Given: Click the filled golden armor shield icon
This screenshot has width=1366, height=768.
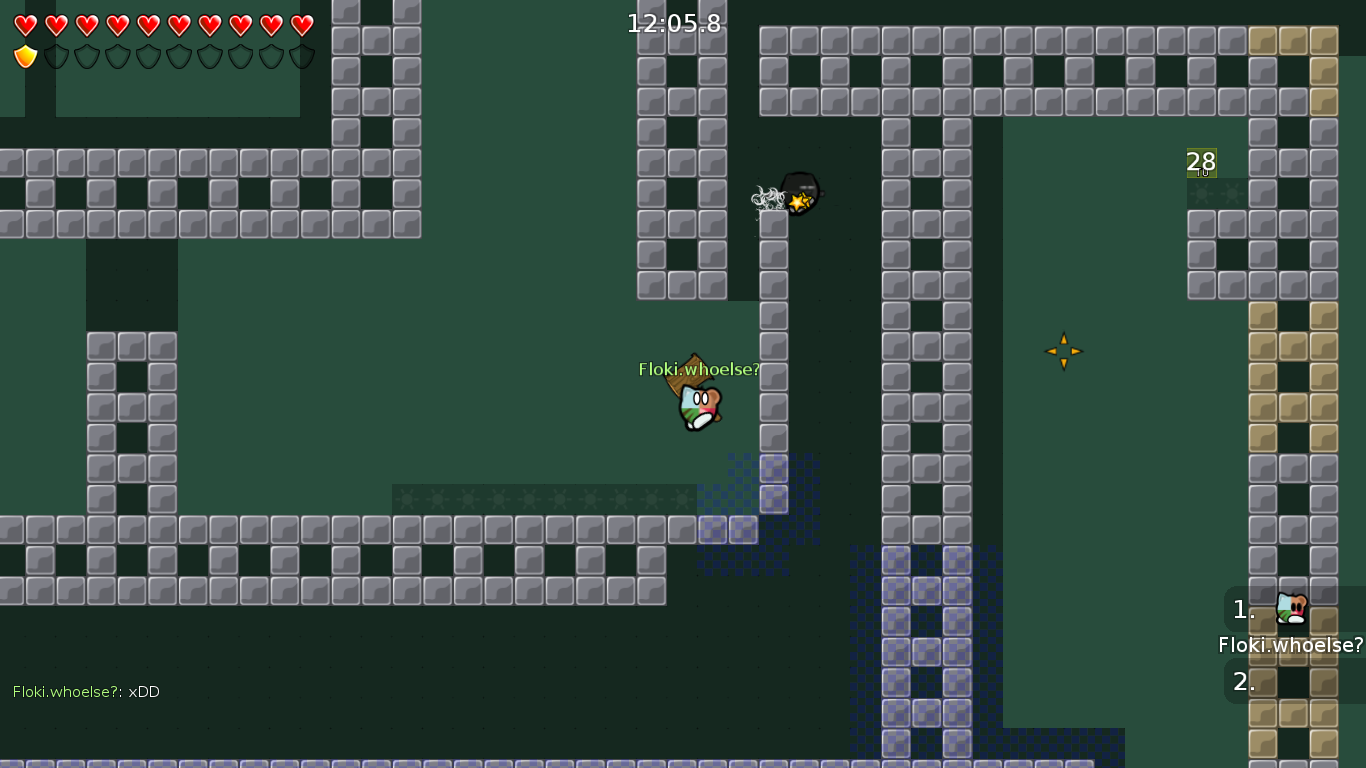Looking at the screenshot, I should click(25, 56).
